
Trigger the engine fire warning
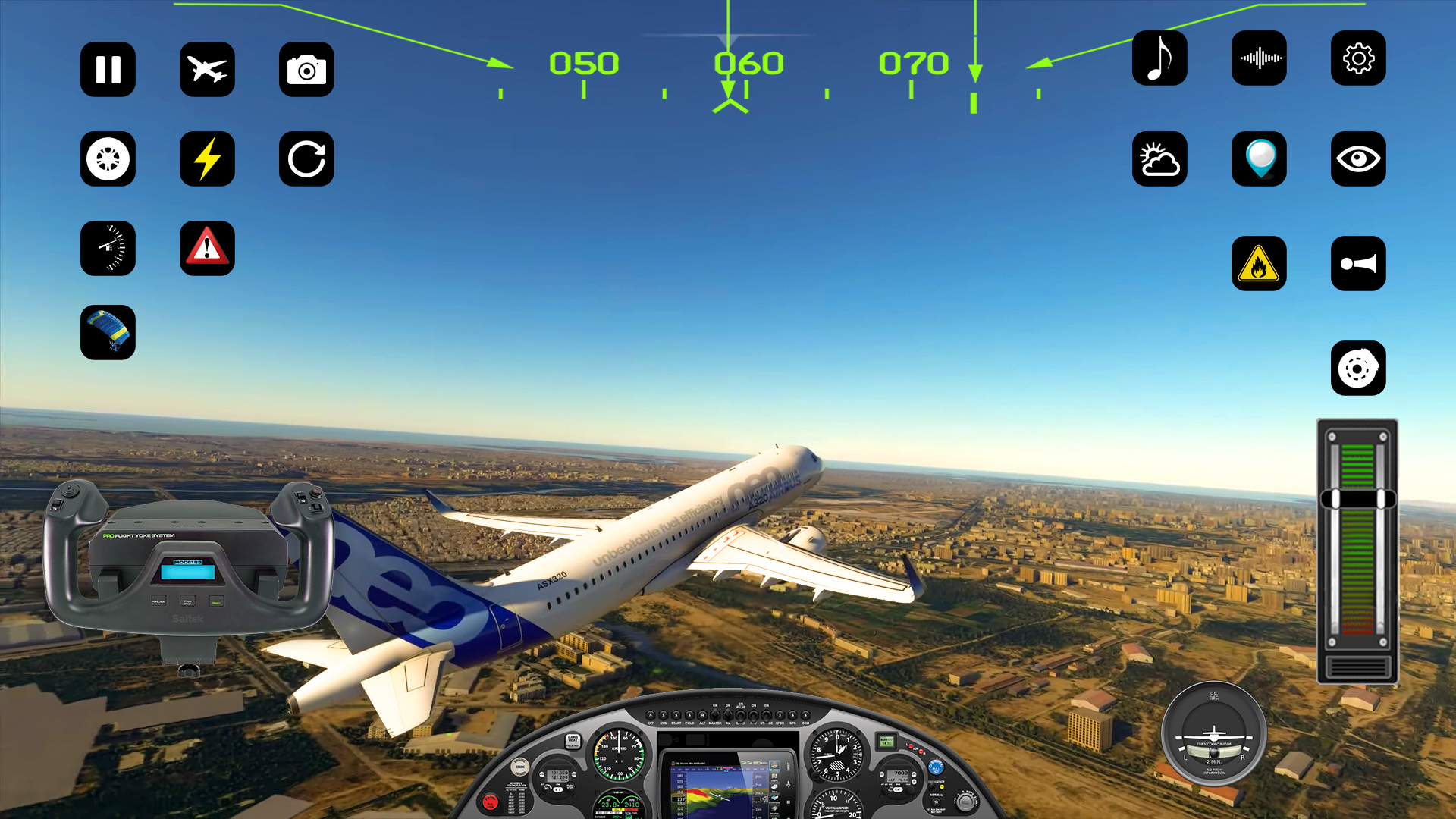pyautogui.click(x=1259, y=263)
